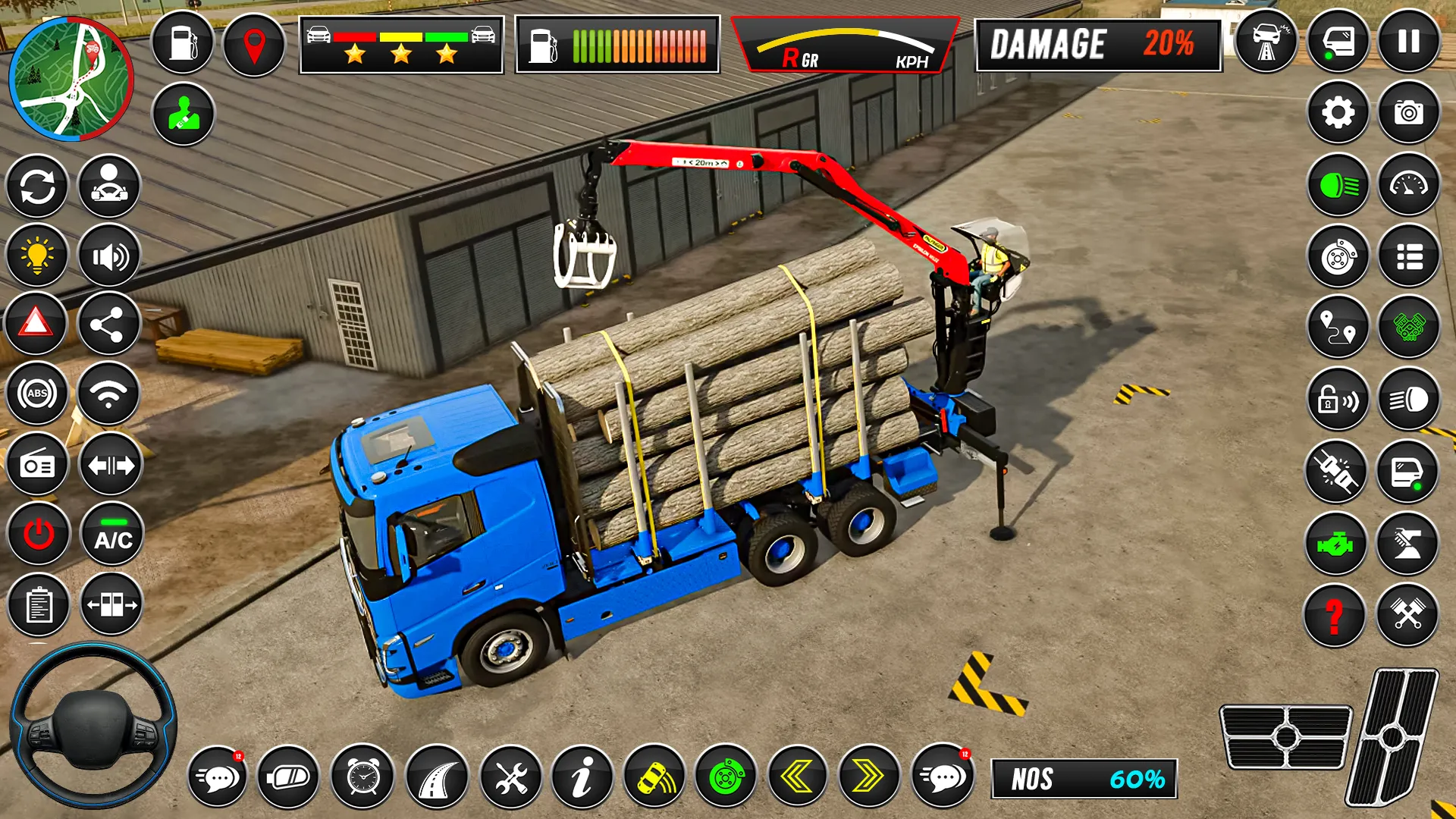Check the engine diagnostics icon
This screenshot has width=1456, height=819.
coord(1337,543)
